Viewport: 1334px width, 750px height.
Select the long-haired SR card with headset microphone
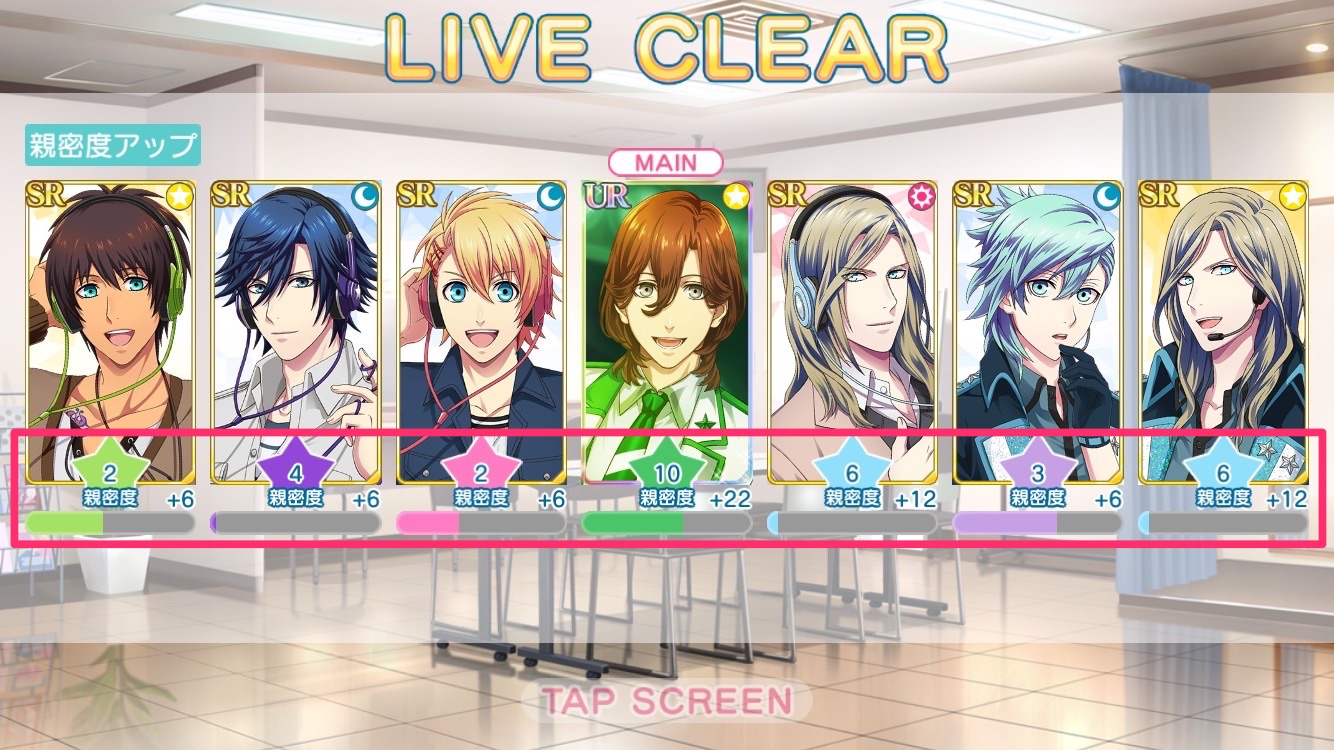click(x=1223, y=320)
